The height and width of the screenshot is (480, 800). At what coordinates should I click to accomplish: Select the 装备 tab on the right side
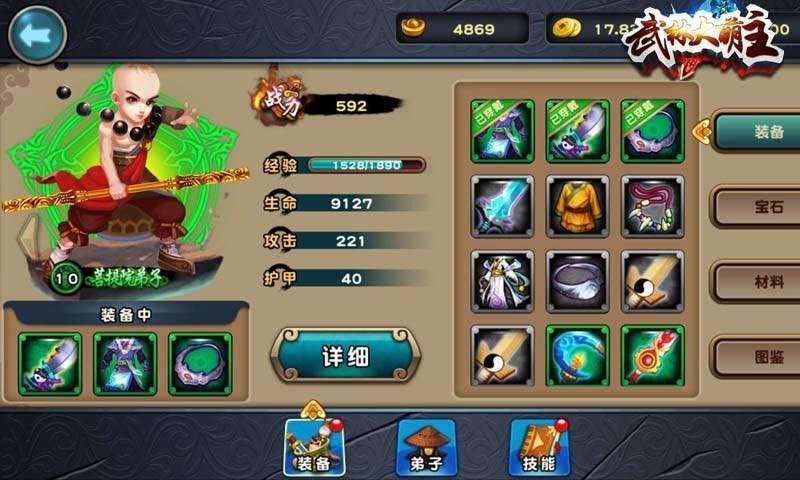[x=755, y=130]
